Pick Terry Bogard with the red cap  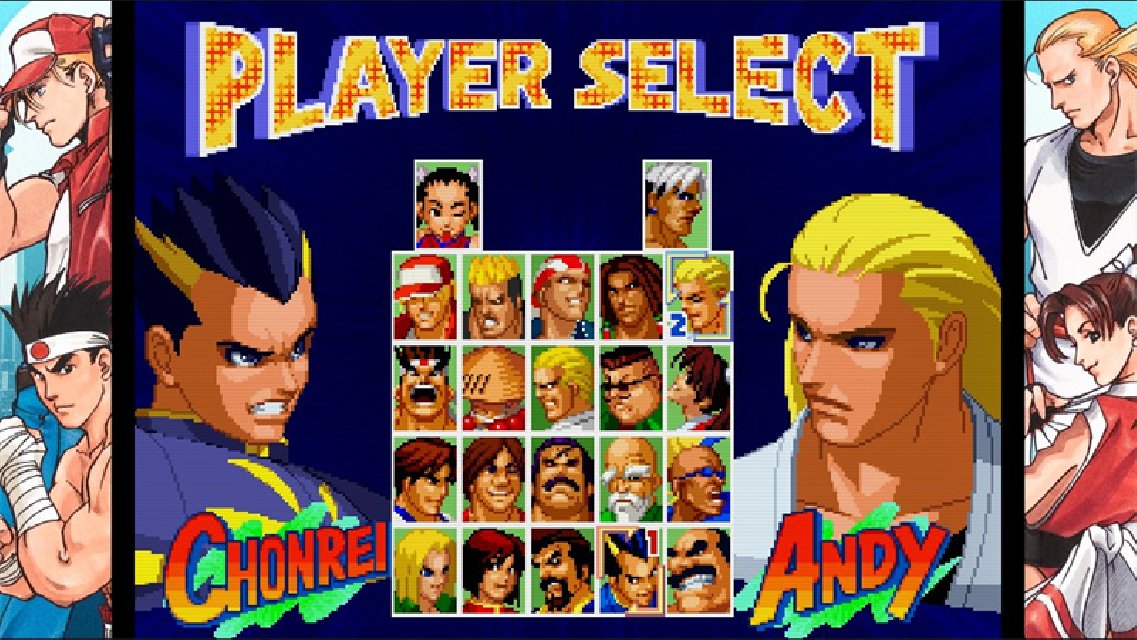tap(425, 296)
